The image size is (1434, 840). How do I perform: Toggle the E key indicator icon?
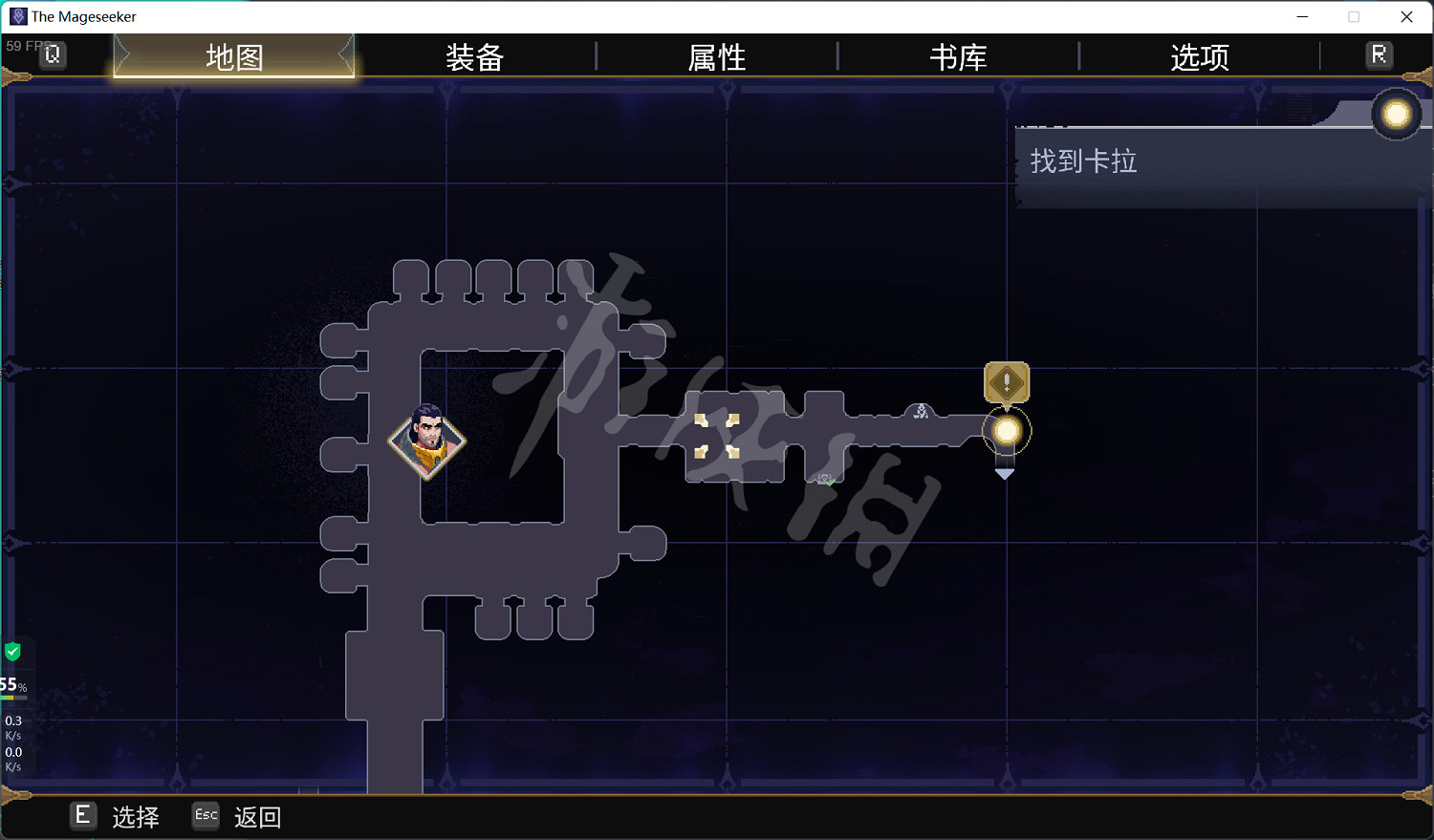pos(82,816)
